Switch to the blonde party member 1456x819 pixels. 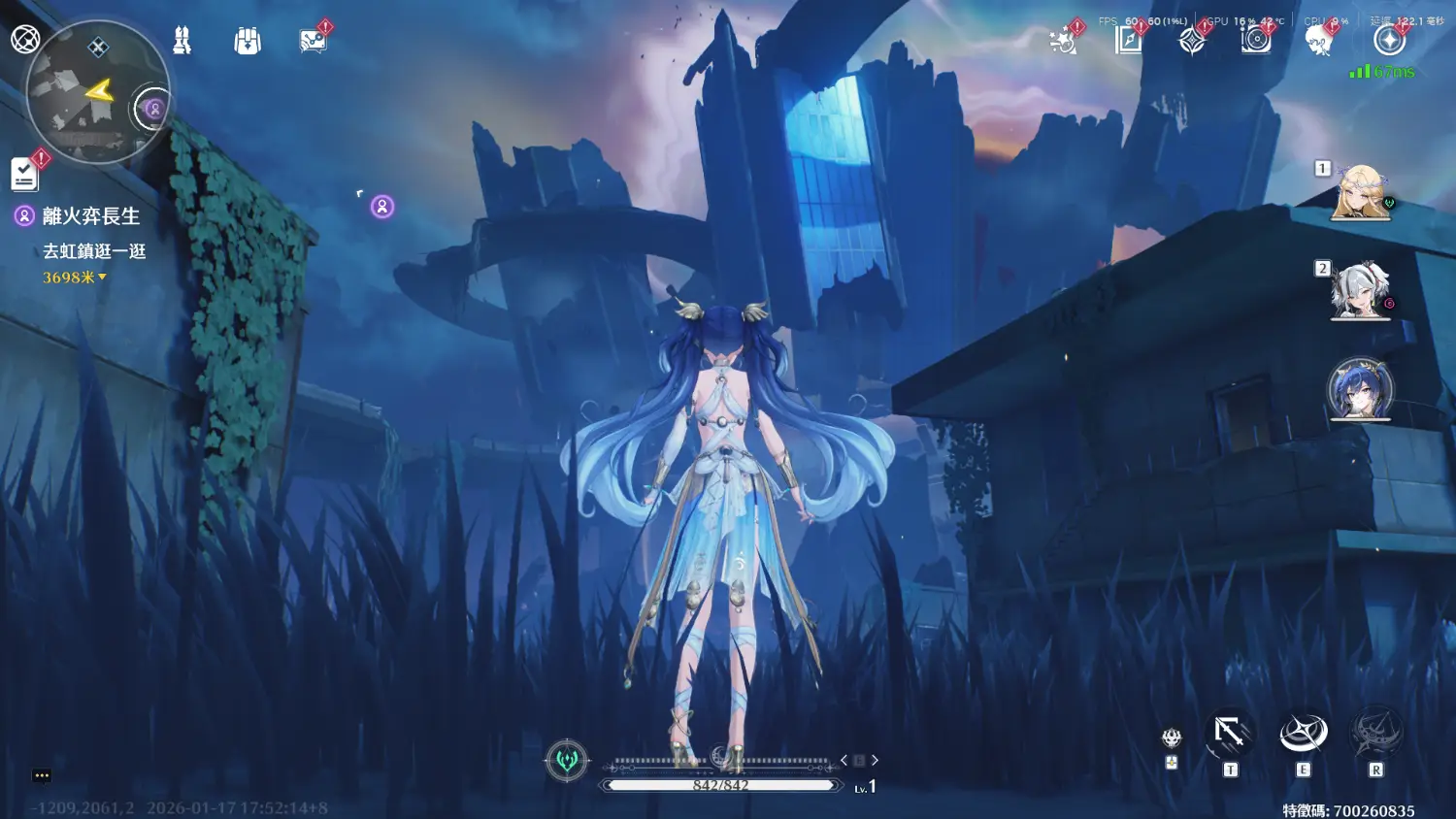[1360, 192]
